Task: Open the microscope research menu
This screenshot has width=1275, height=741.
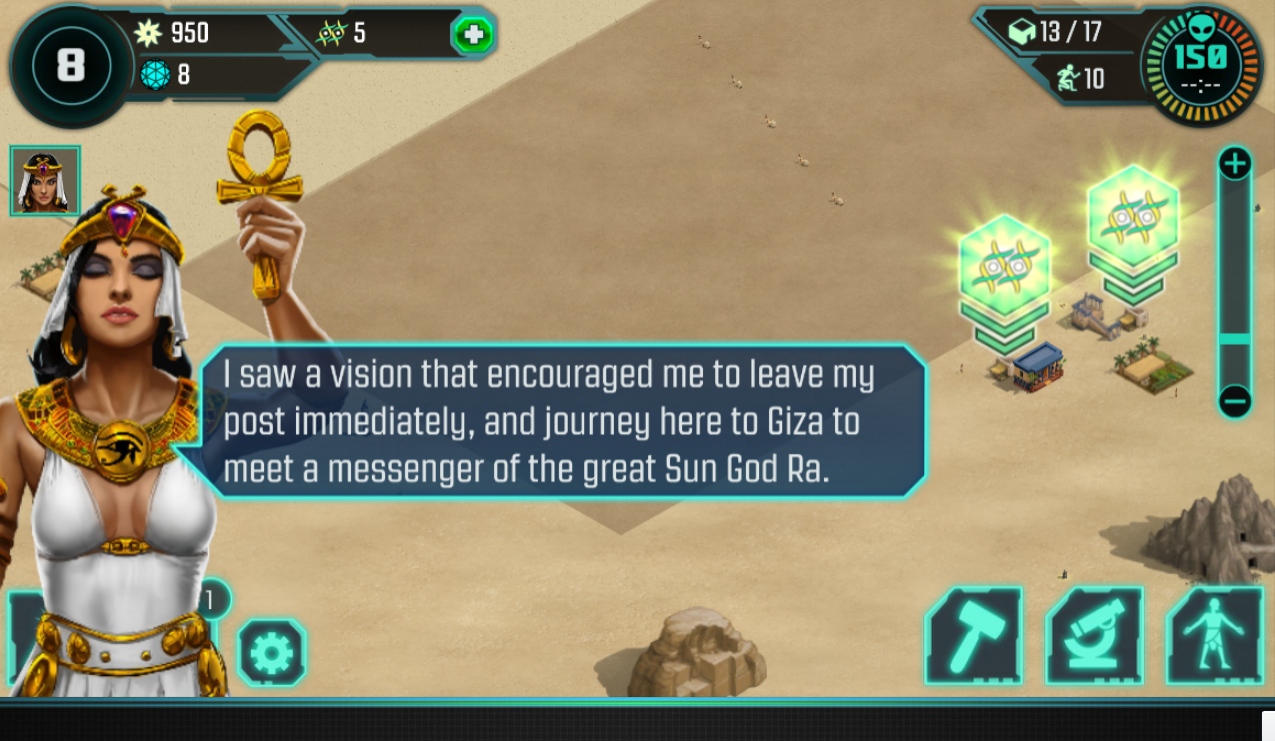Action: 1094,636
